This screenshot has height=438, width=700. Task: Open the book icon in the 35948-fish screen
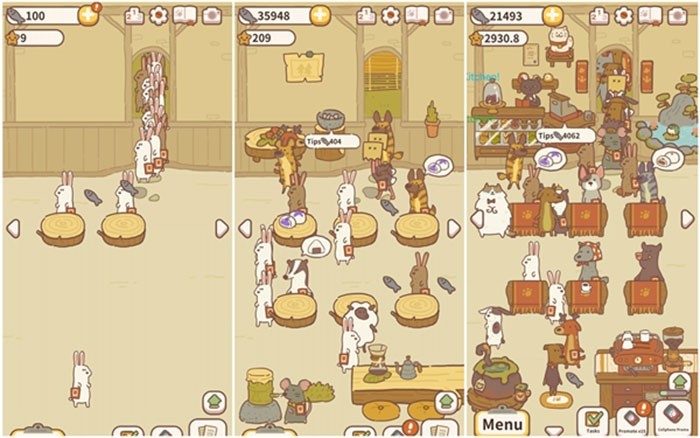click(x=416, y=15)
